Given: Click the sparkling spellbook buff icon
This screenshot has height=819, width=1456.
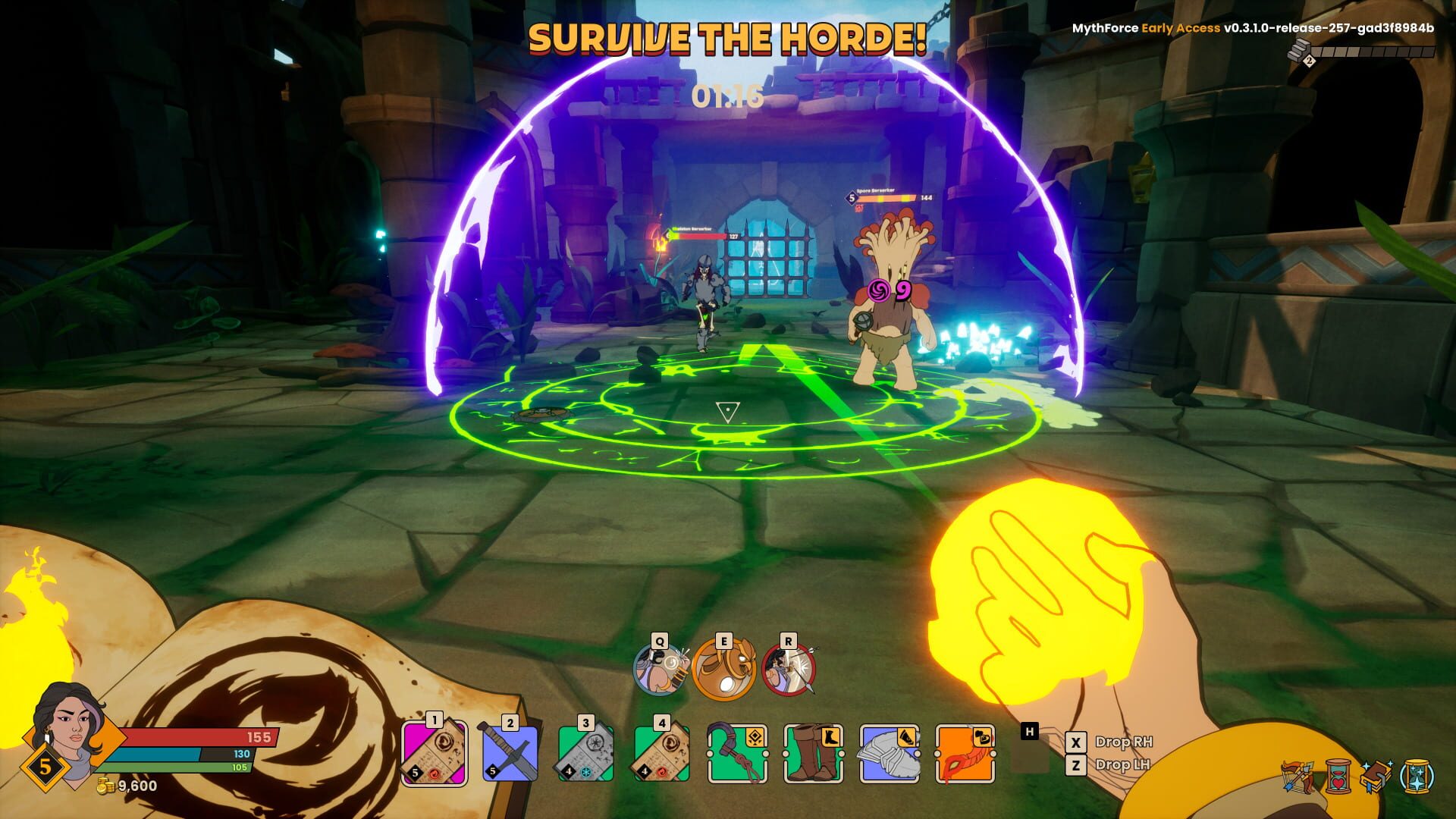Looking at the screenshot, I should [1376, 777].
